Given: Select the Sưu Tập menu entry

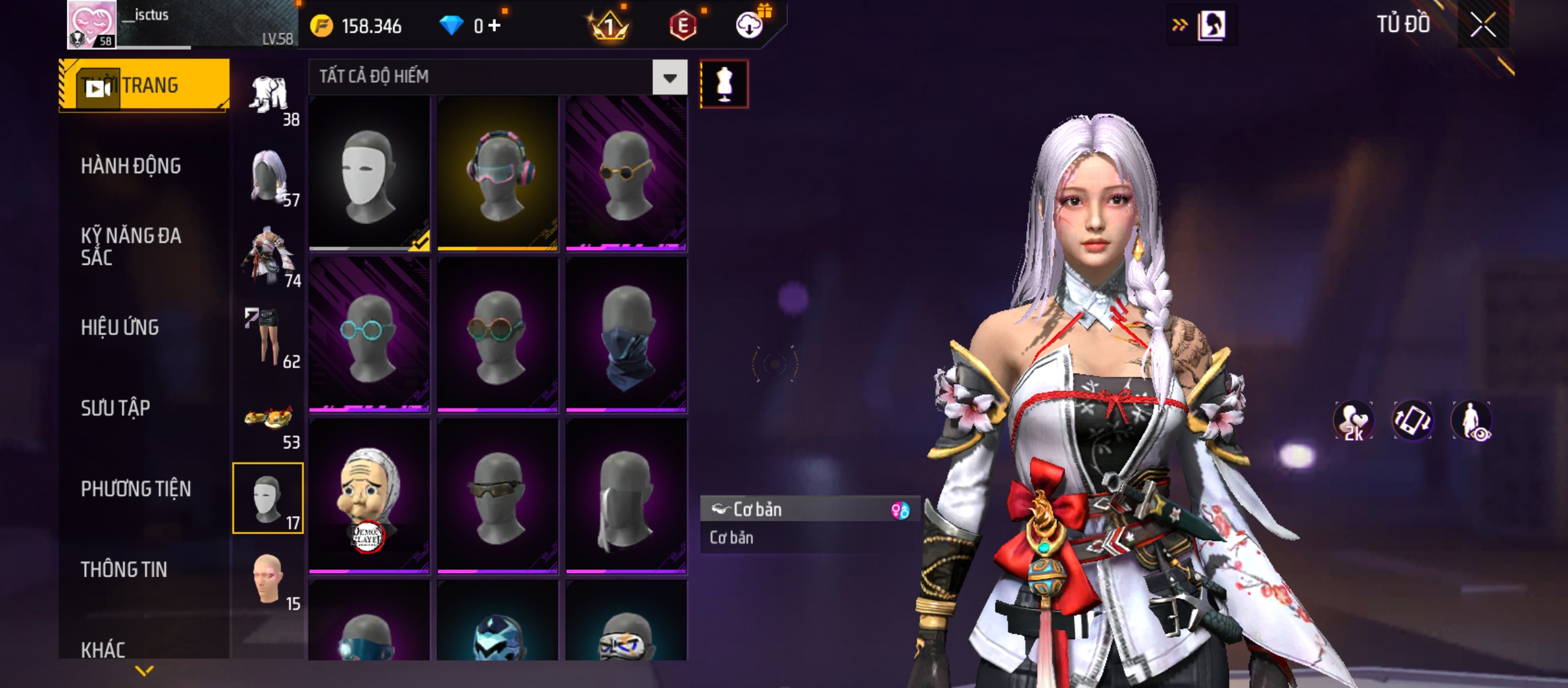Looking at the screenshot, I should [115, 408].
